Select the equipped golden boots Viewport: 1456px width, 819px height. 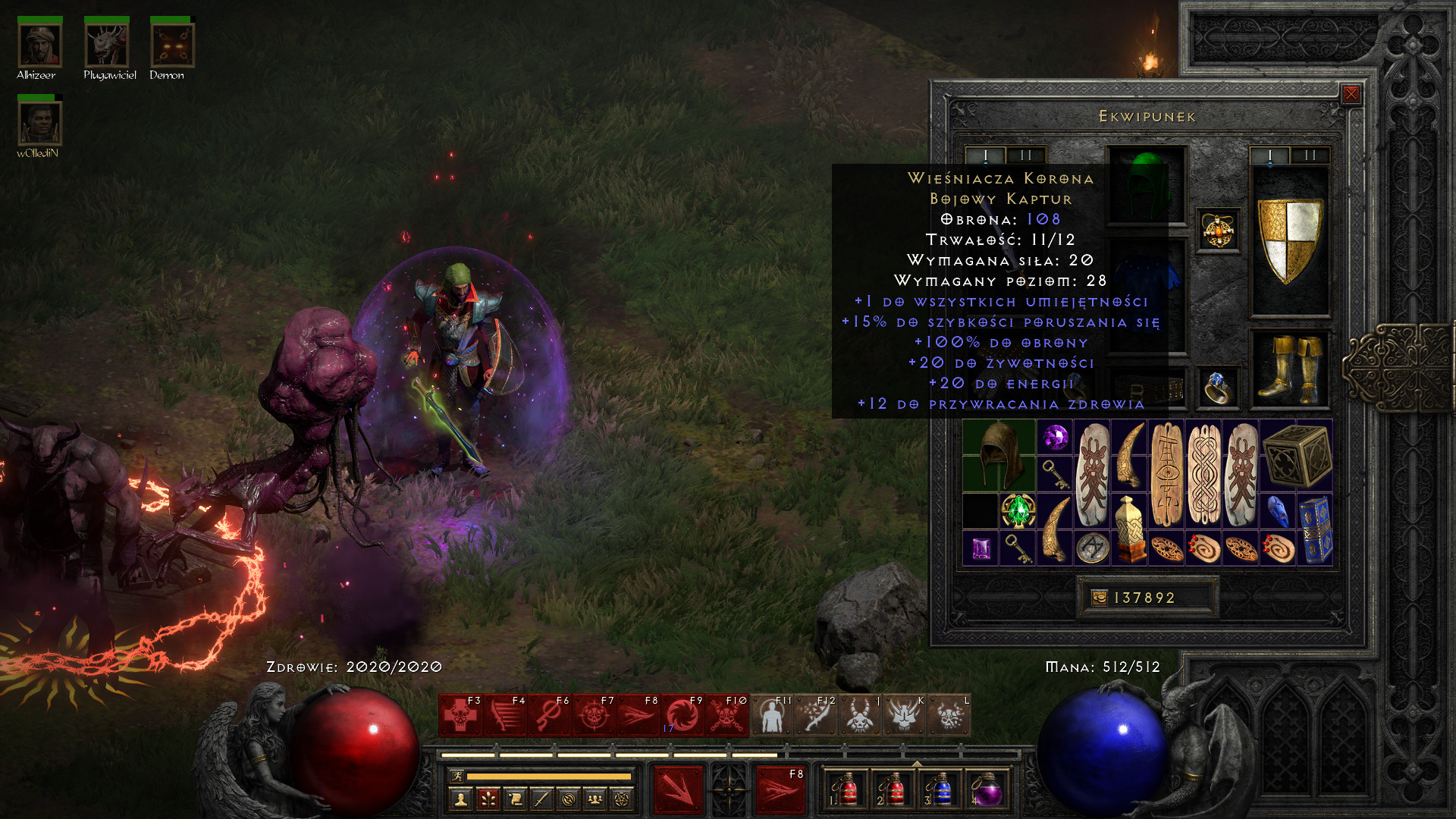(1289, 369)
